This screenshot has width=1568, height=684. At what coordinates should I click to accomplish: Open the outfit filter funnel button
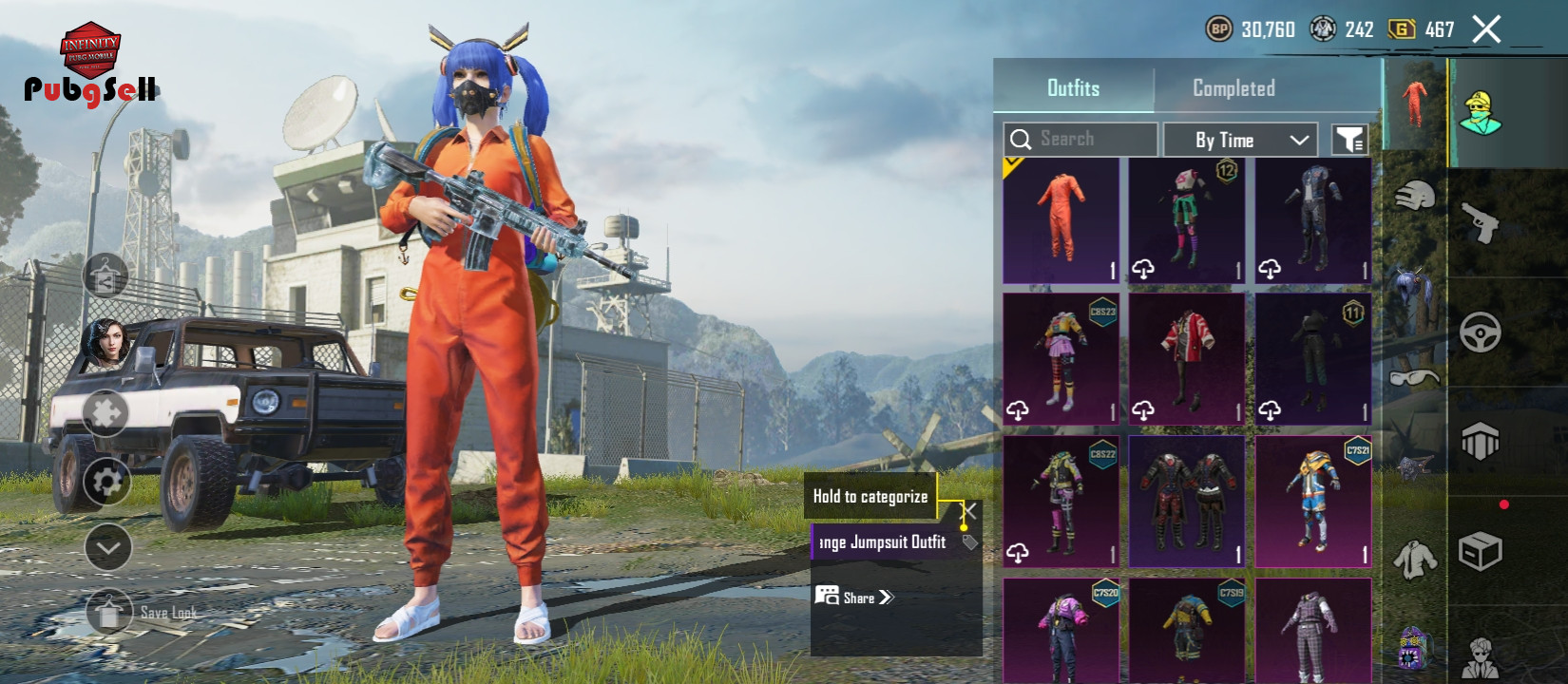[x=1349, y=141]
